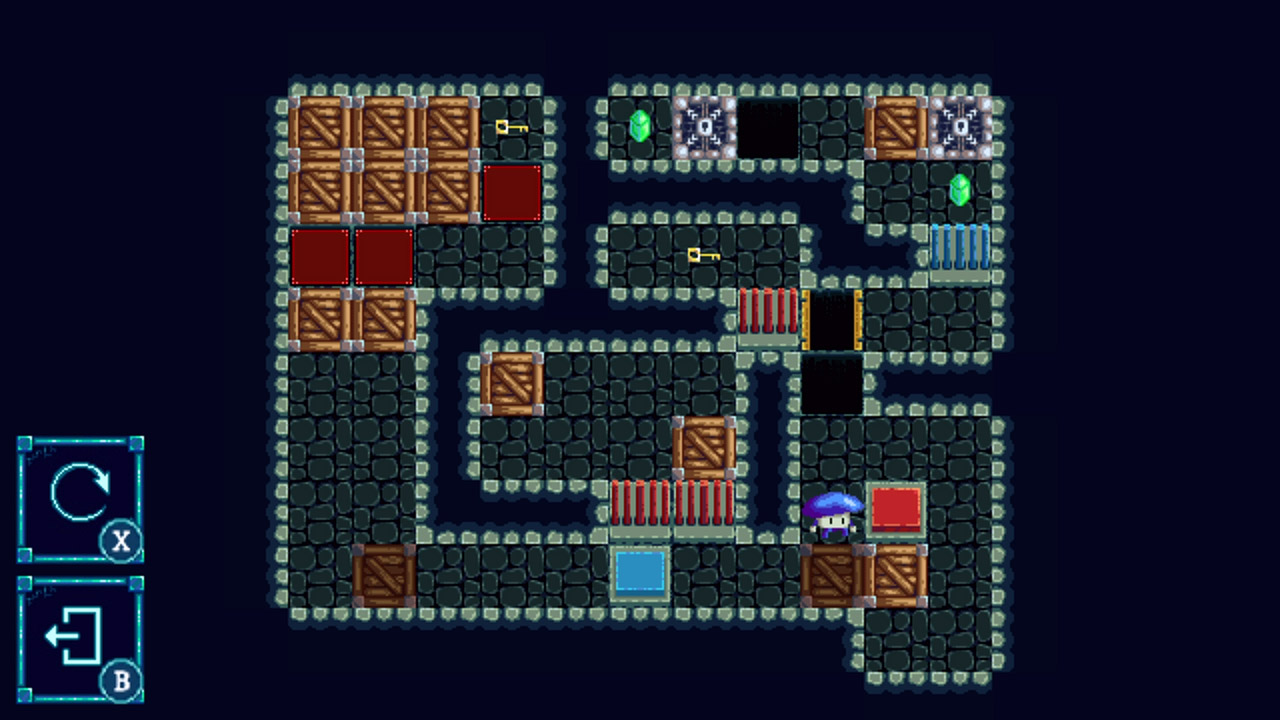This screenshot has height=720, width=1280.
Task: Click the crate below the player
Action: pyautogui.click(x=833, y=575)
